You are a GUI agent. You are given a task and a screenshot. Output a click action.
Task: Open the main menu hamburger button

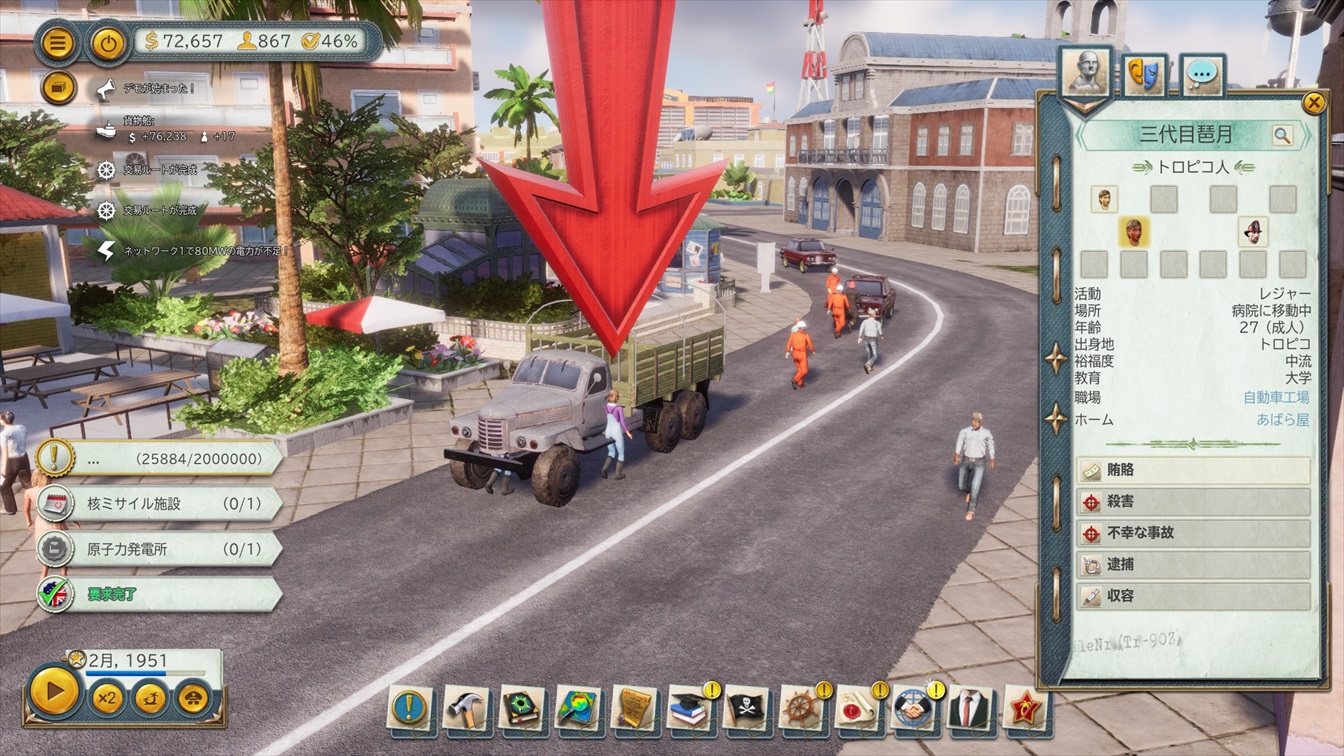click(58, 43)
